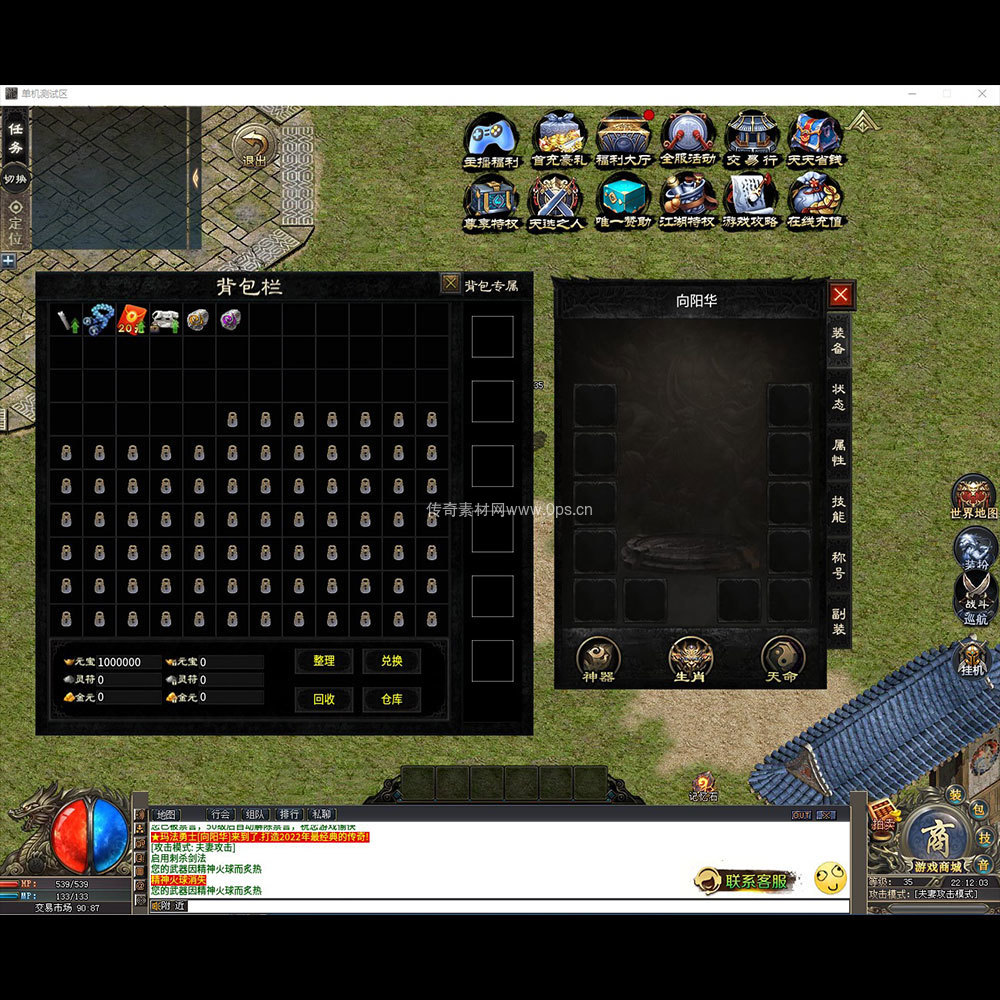Open the 世界地图 world map
1000x1000 pixels.
tap(973, 496)
